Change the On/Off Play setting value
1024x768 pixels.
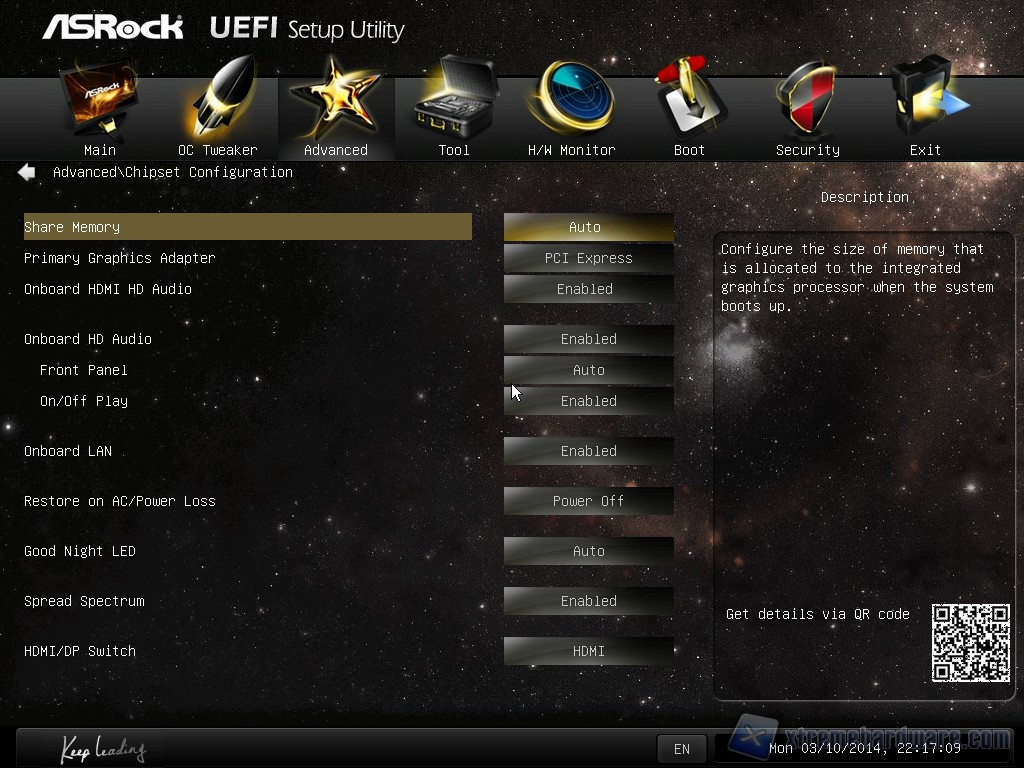coord(588,401)
